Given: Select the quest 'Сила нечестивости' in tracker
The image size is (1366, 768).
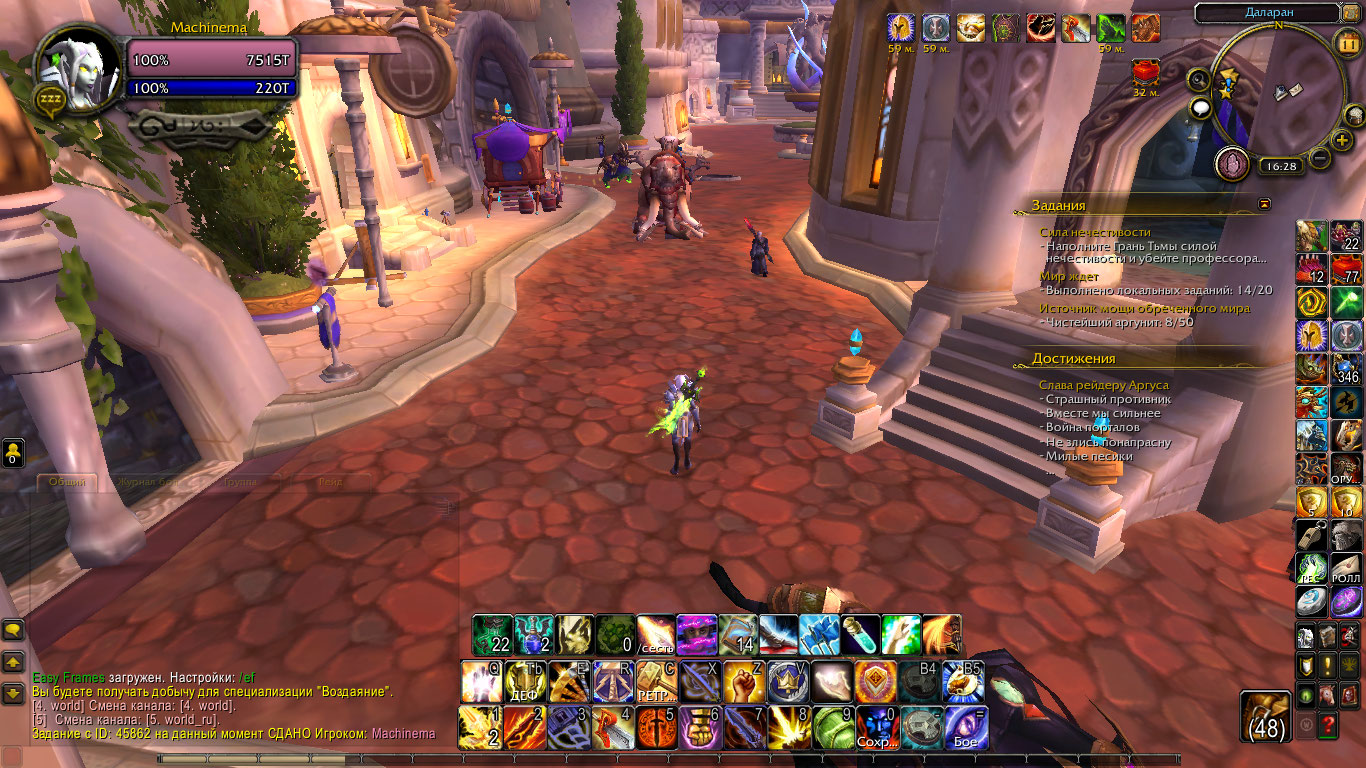Looking at the screenshot, I should click(x=1094, y=232).
